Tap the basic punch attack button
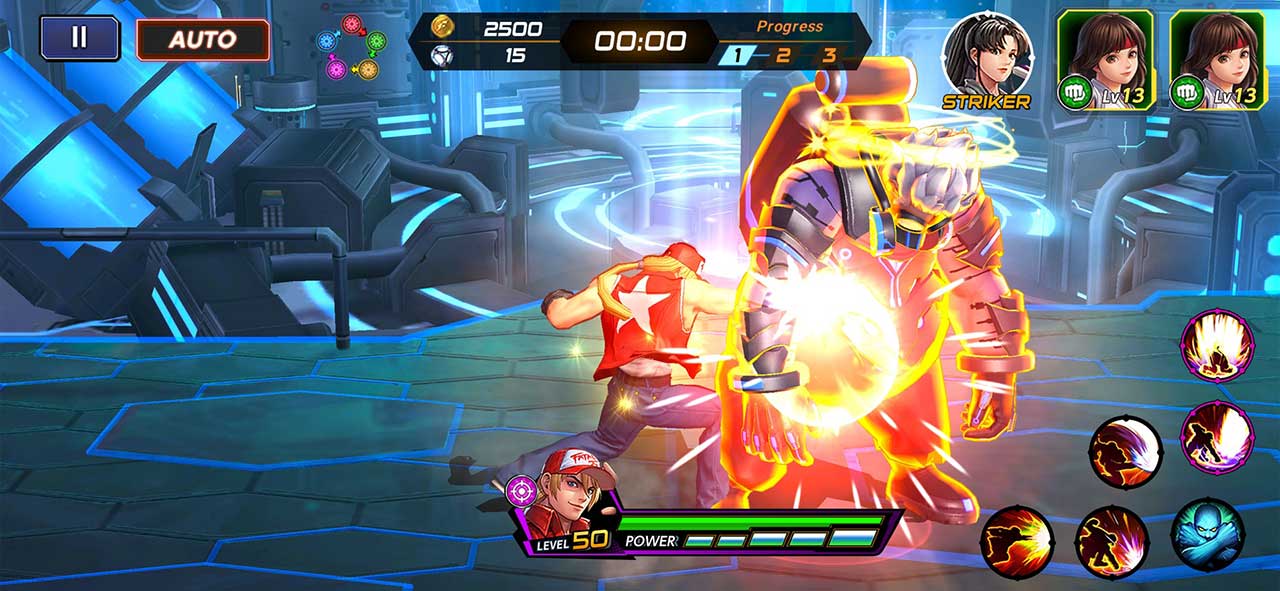The image size is (1280, 591). click(x=1017, y=543)
